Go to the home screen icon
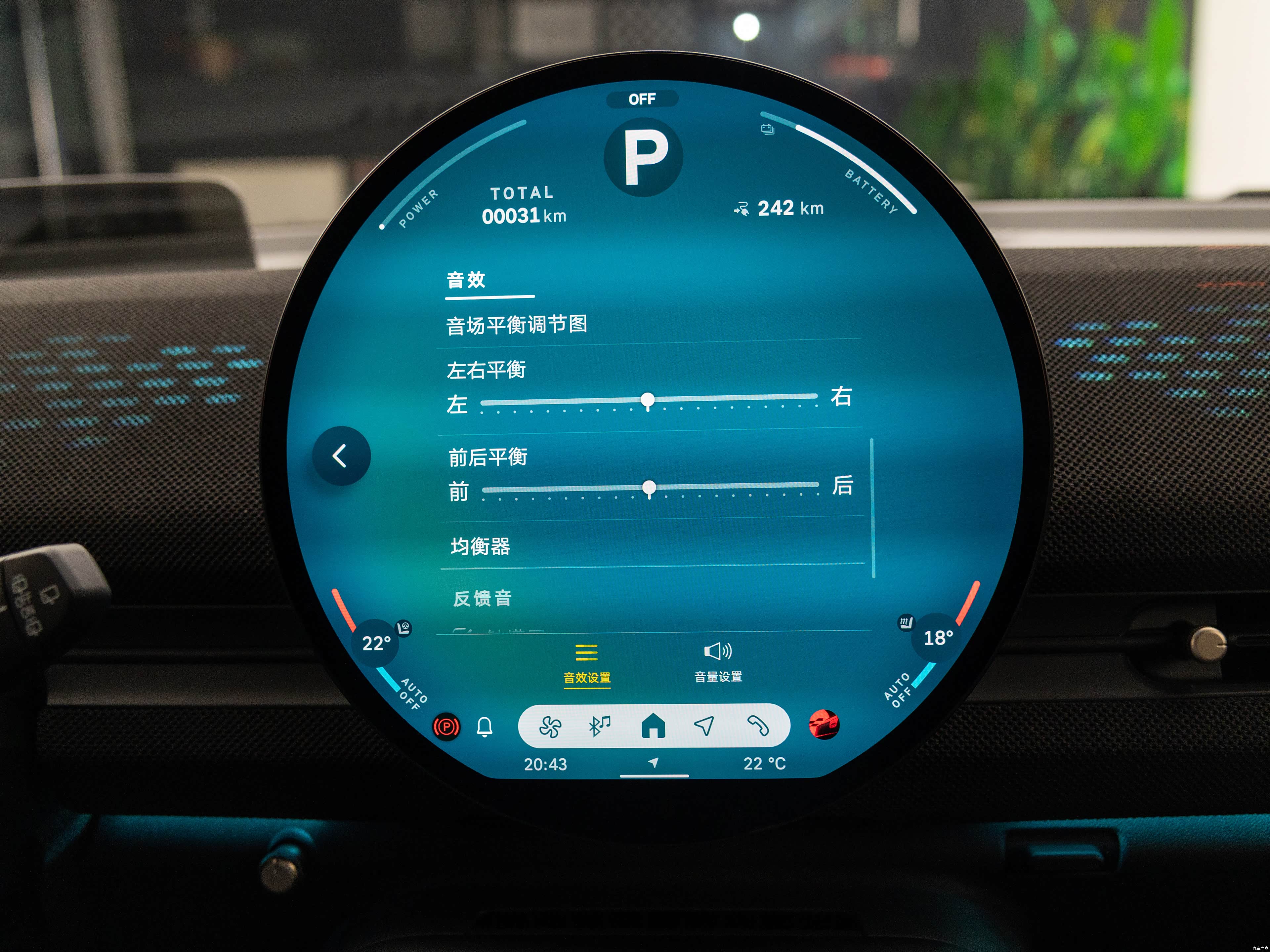The width and height of the screenshot is (1270, 952). pyautogui.click(x=653, y=726)
